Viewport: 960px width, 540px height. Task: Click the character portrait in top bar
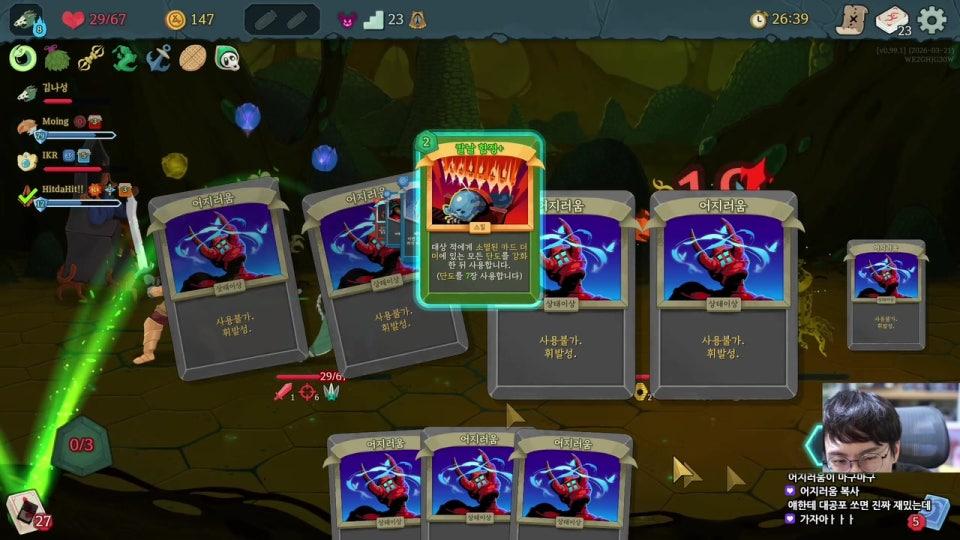click(27, 19)
